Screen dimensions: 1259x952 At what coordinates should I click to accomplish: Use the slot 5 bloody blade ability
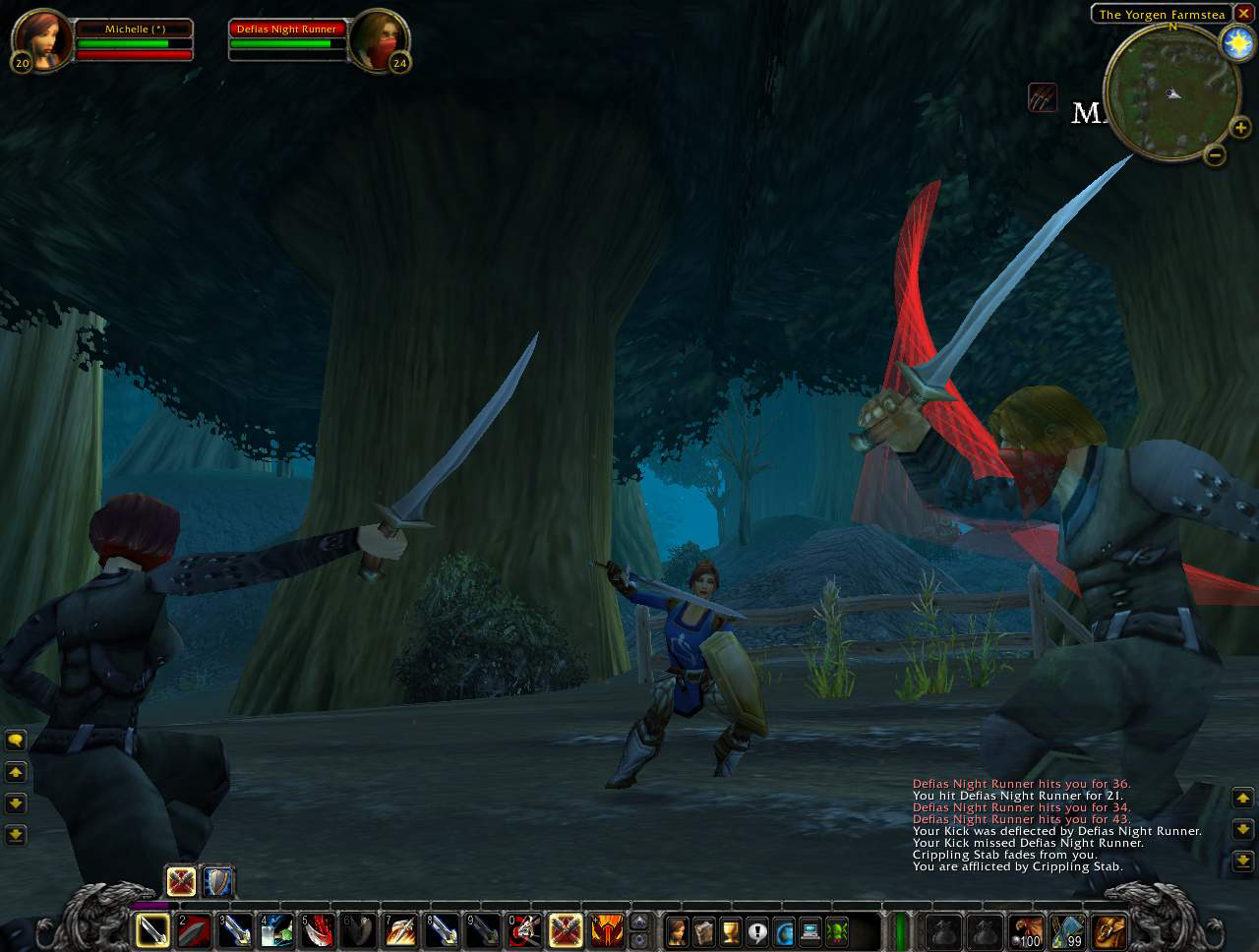tap(318, 929)
